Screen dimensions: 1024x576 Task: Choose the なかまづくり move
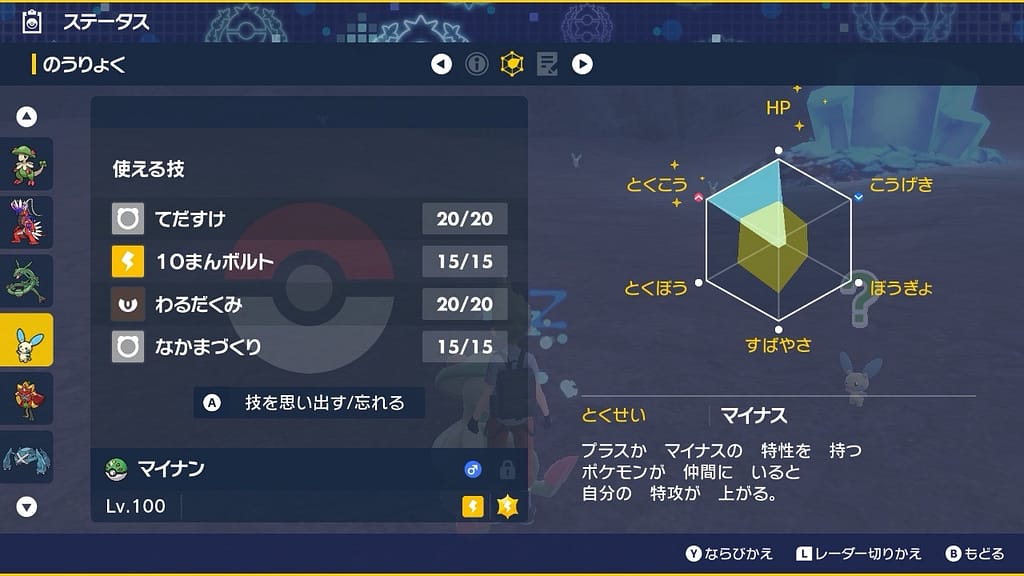309,347
